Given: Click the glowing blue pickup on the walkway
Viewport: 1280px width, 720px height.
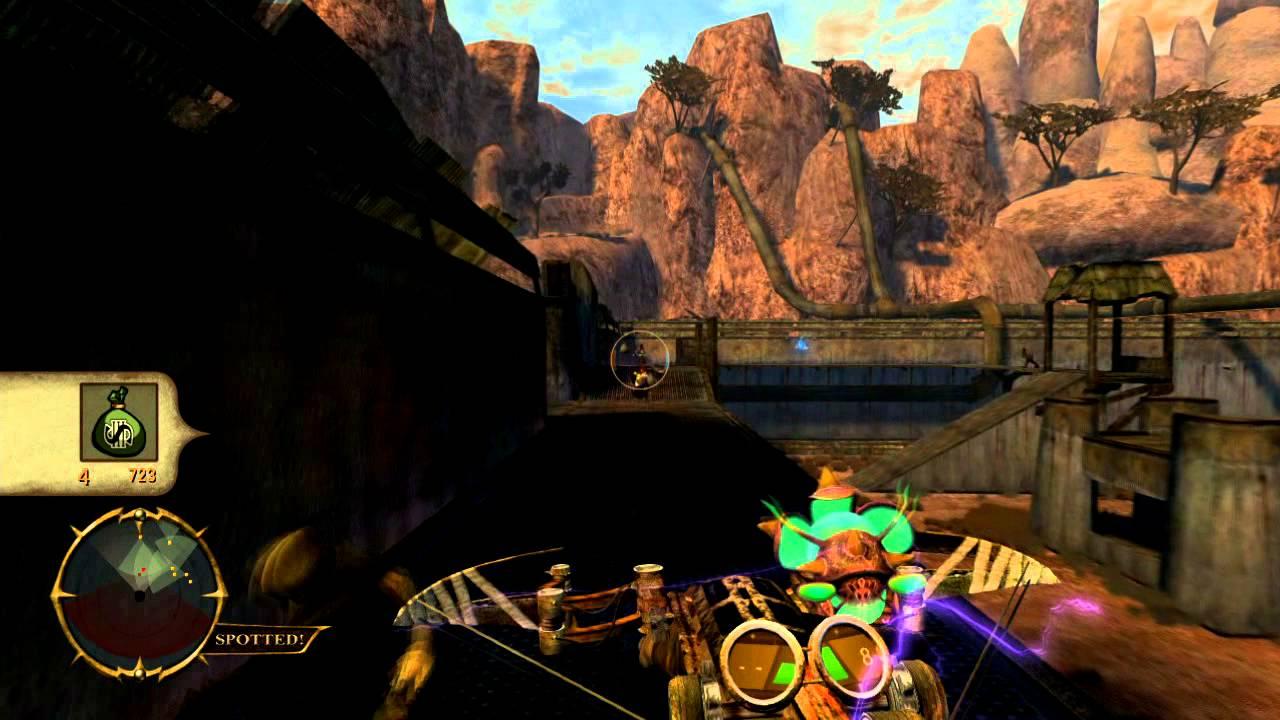Looking at the screenshot, I should tap(802, 344).
